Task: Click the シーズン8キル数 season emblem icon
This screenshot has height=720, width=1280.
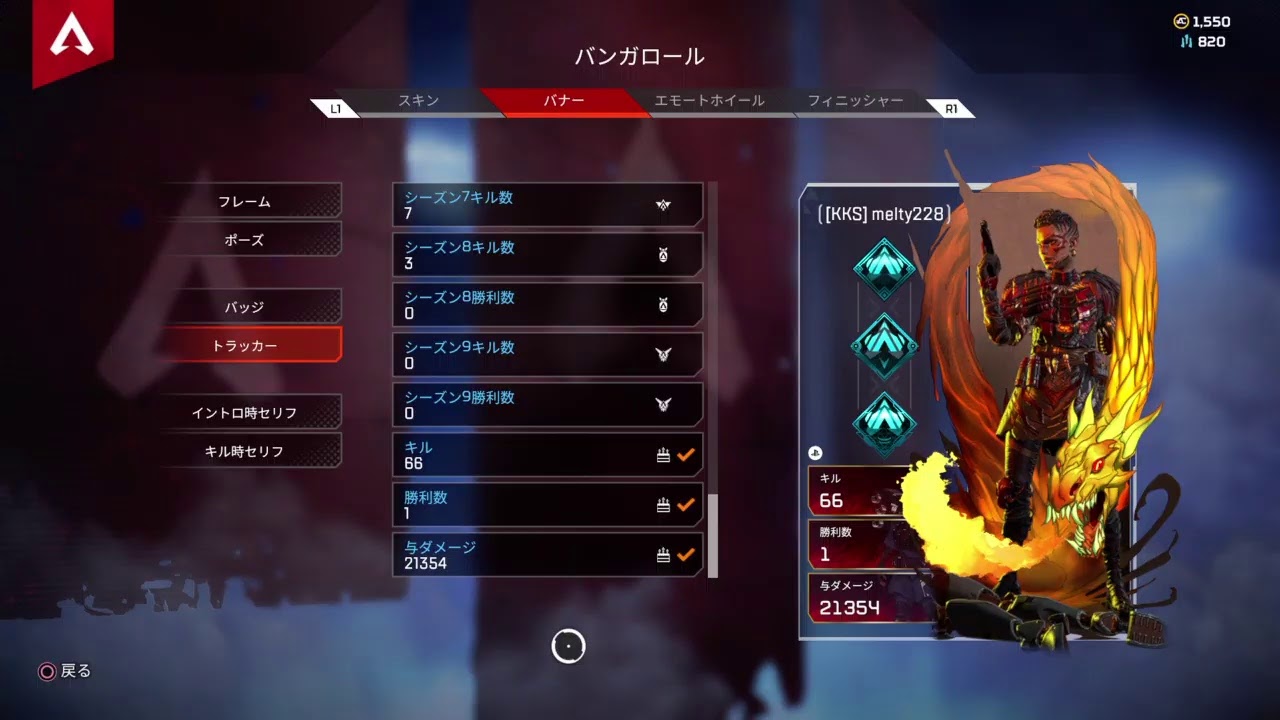Action: pyautogui.click(x=664, y=254)
